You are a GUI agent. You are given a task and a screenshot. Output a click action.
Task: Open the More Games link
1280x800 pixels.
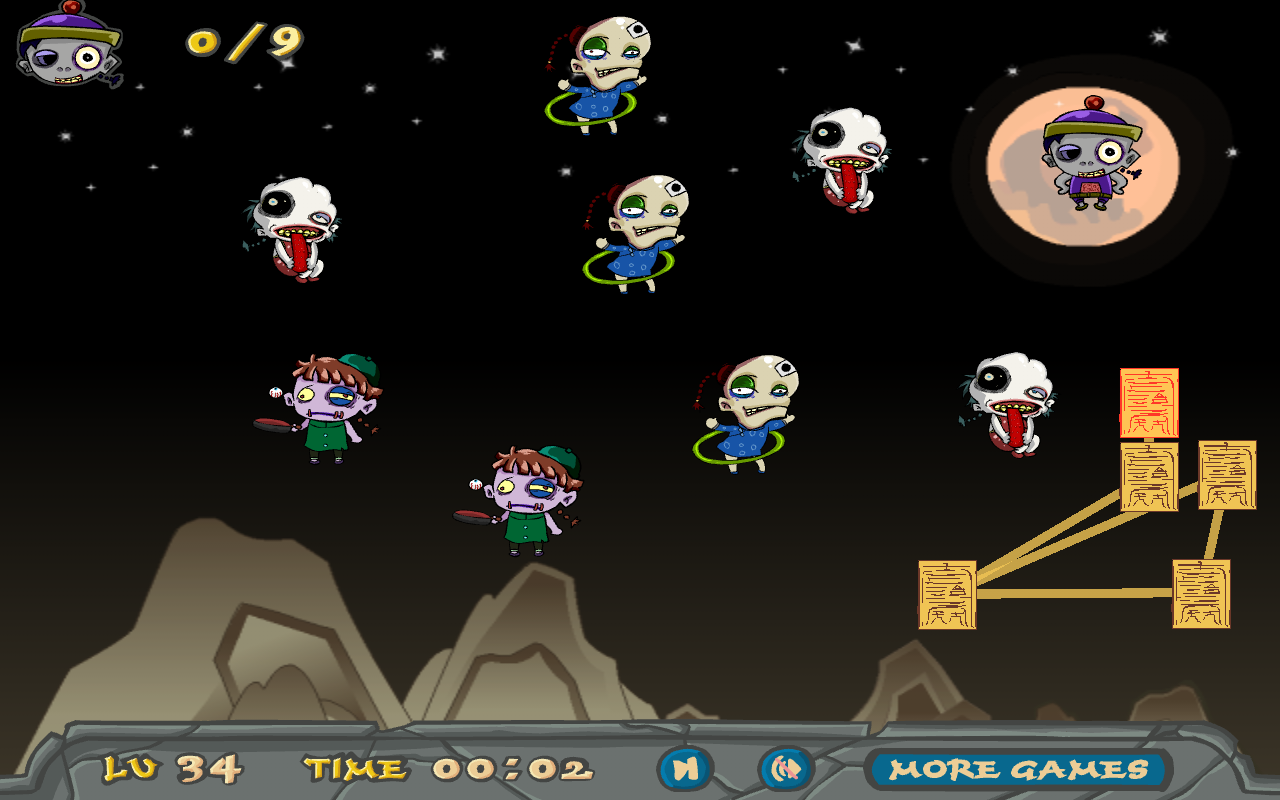click(1018, 769)
